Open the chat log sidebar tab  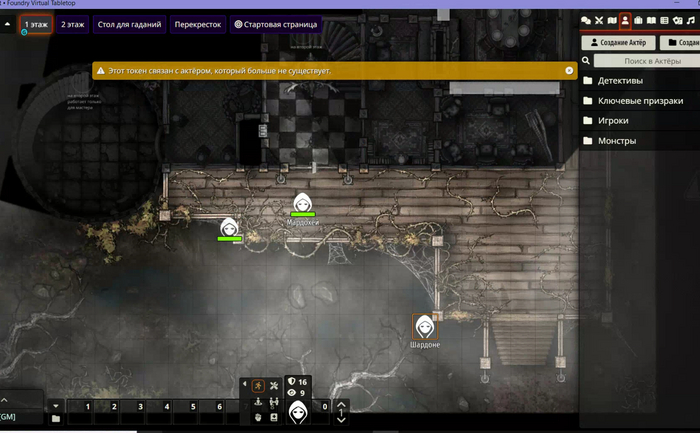[x=586, y=20]
